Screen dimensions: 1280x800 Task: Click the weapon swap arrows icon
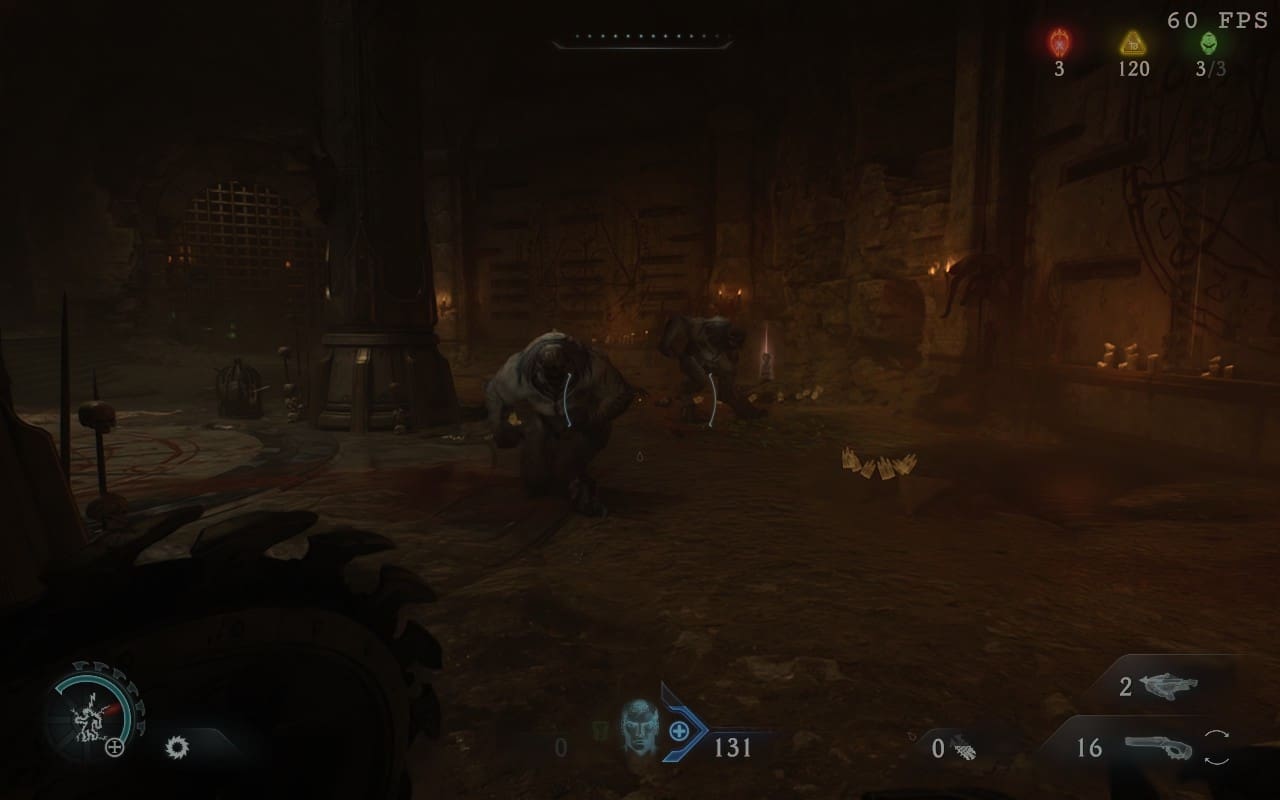point(1218,748)
